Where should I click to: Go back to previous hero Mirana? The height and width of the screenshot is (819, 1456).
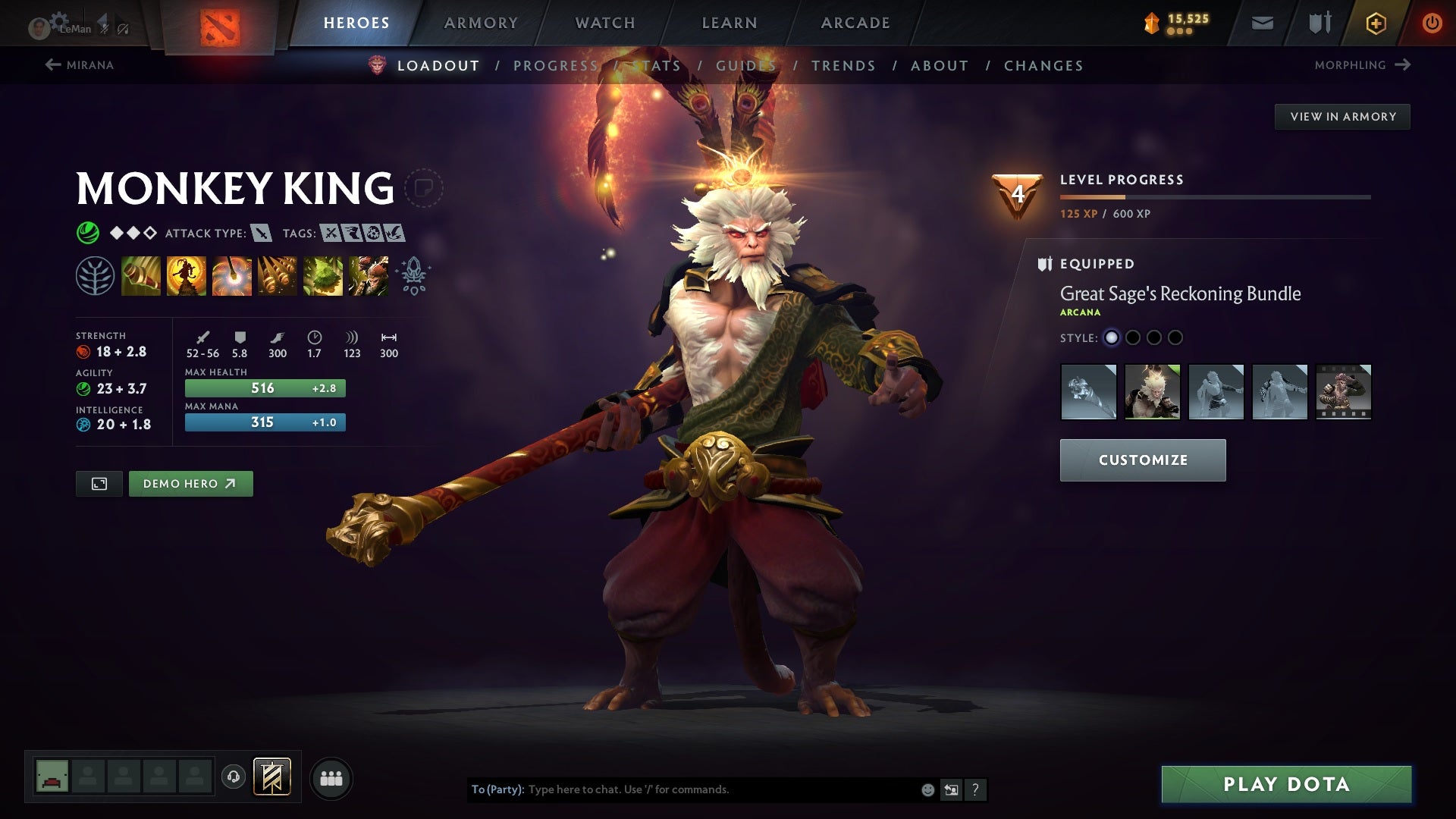pyautogui.click(x=81, y=65)
